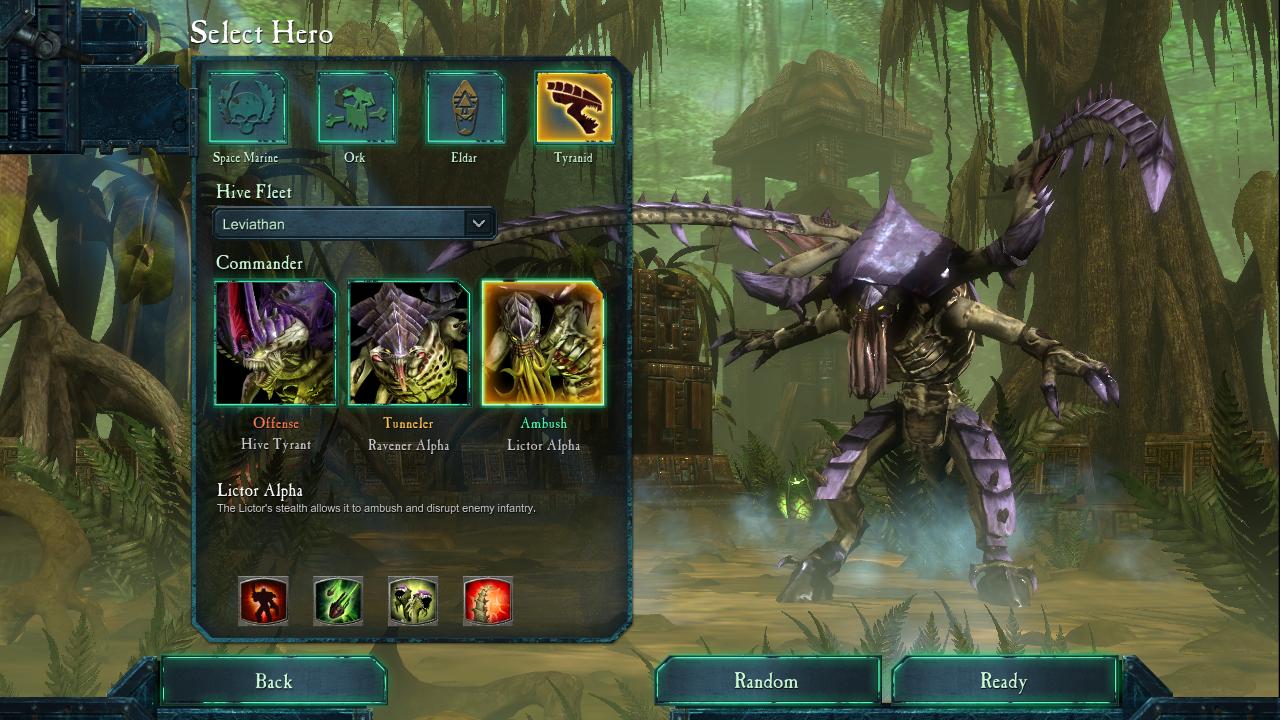This screenshot has width=1280, height=720.
Task: Choose the Hive Tyrant commander portrait
Action: coord(275,343)
